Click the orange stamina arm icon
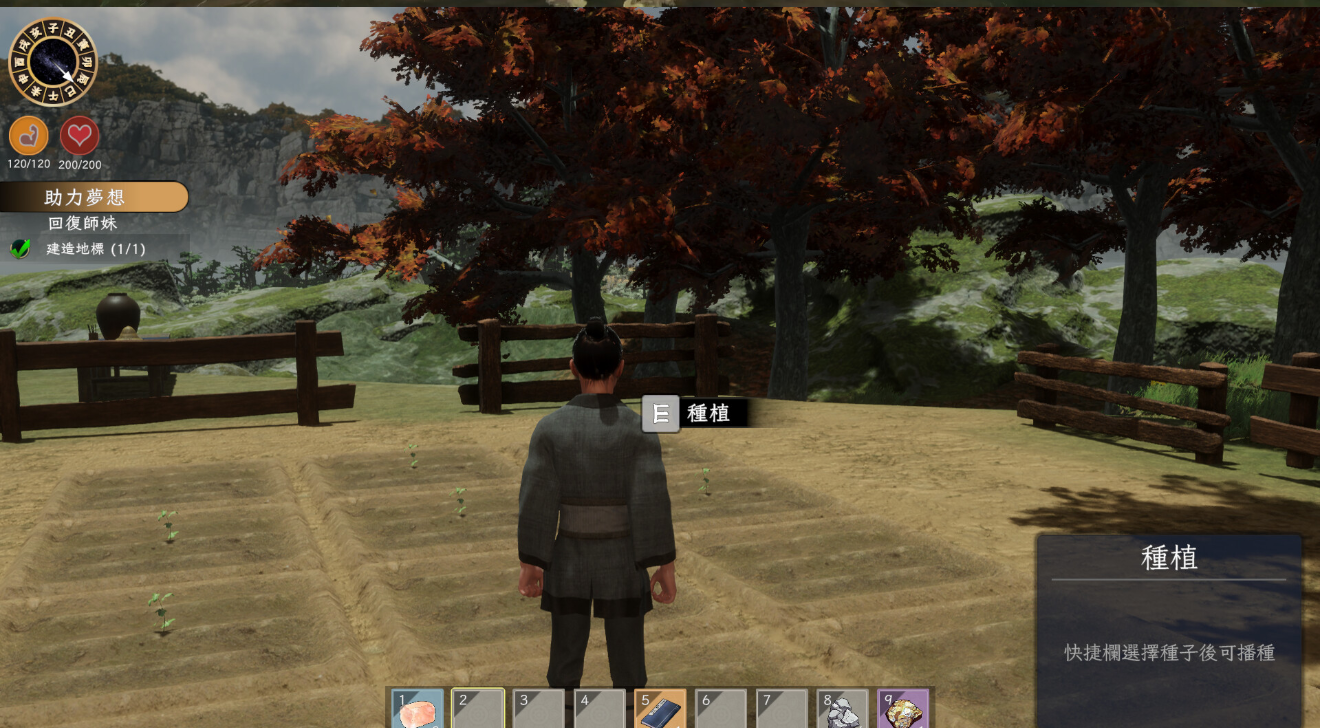This screenshot has height=728, width=1320. pos(29,136)
